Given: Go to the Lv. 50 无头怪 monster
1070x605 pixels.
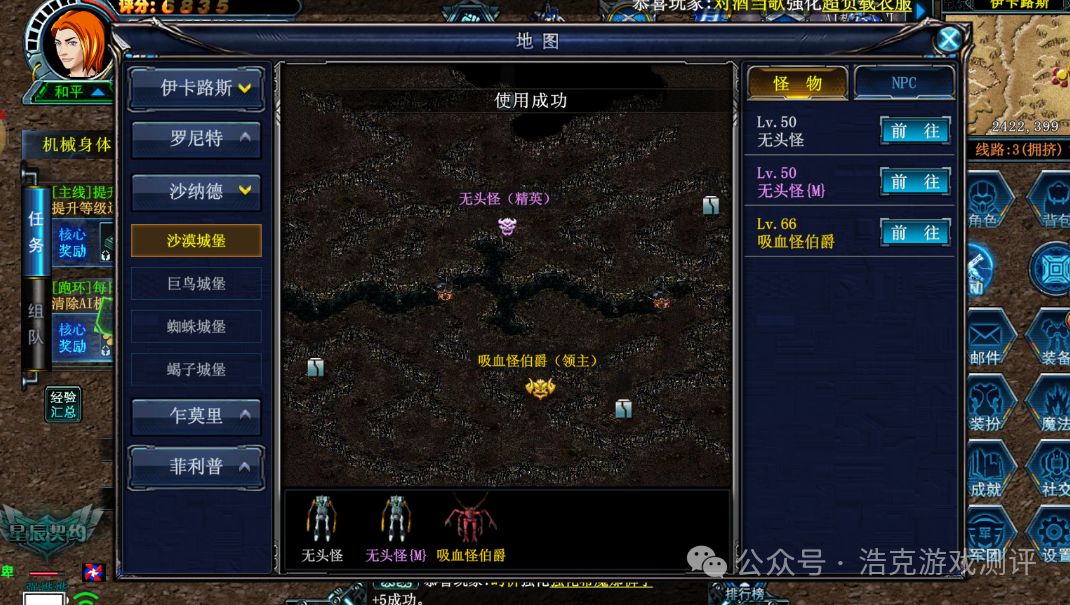Looking at the screenshot, I should (x=915, y=131).
